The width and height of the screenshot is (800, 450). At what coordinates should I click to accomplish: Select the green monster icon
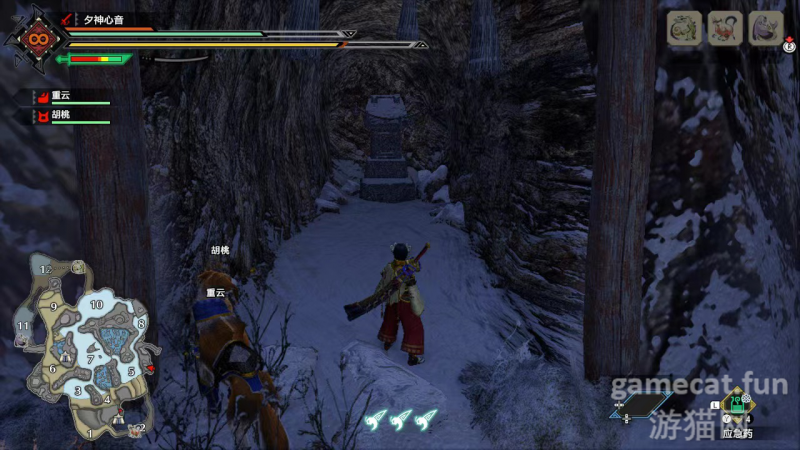pos(684,28)
